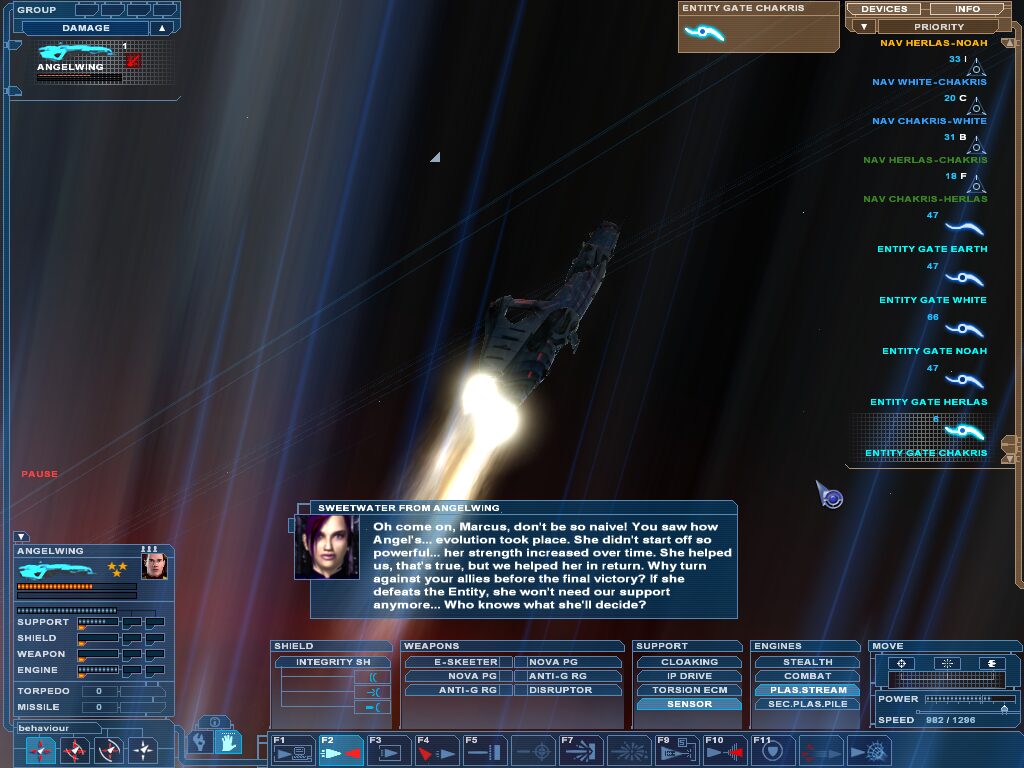Image resolution: width=1024 pixels, height=768 pixels.
Task: Open the Devices tab
Action: [884, 9]
